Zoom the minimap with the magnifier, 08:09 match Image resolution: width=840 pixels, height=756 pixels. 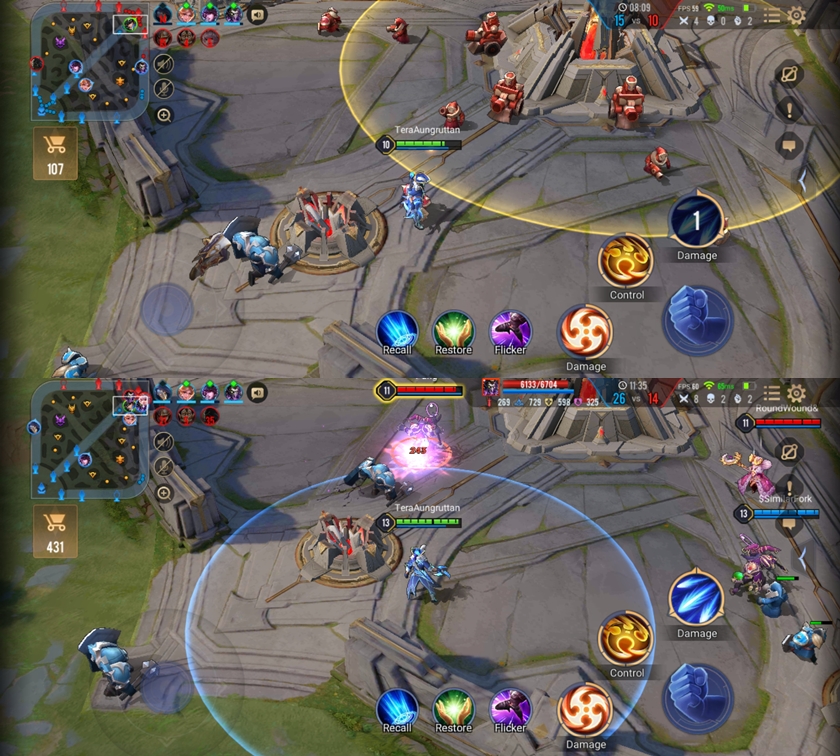165,115
